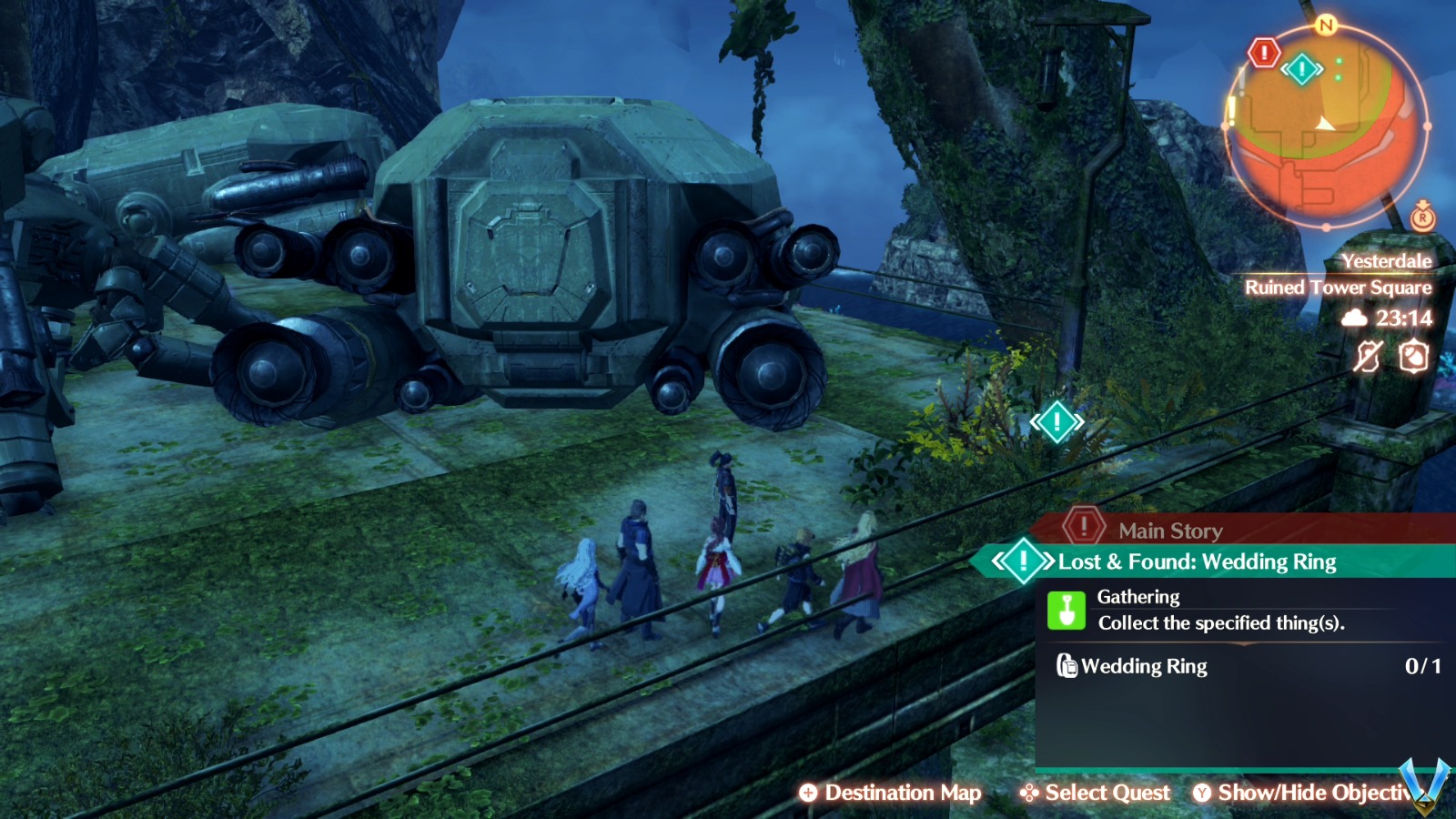The width and height of the screenshot is (1456, 819).
Task: Click the red exclamation marker on the minimap
Action: click(x=1265, y=51)
